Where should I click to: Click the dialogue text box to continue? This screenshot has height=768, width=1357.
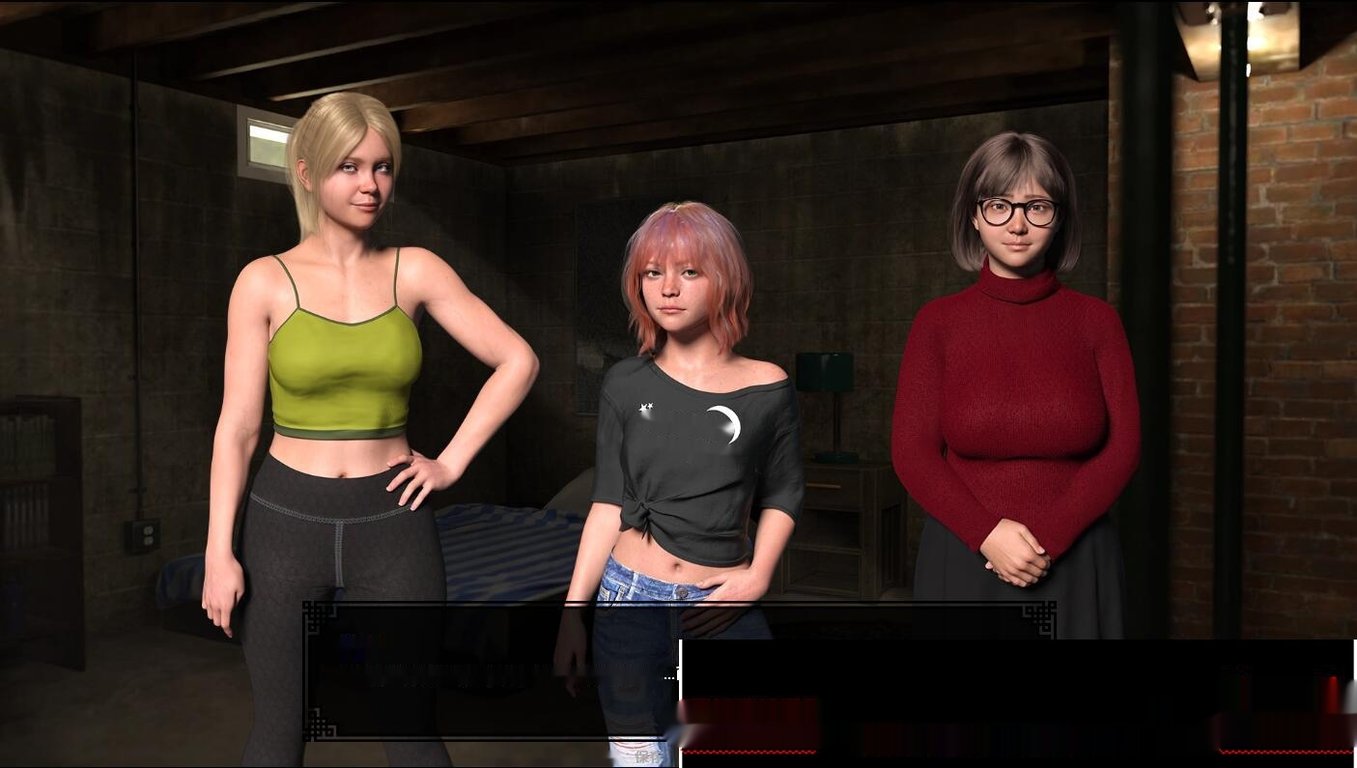coord(490,672)
